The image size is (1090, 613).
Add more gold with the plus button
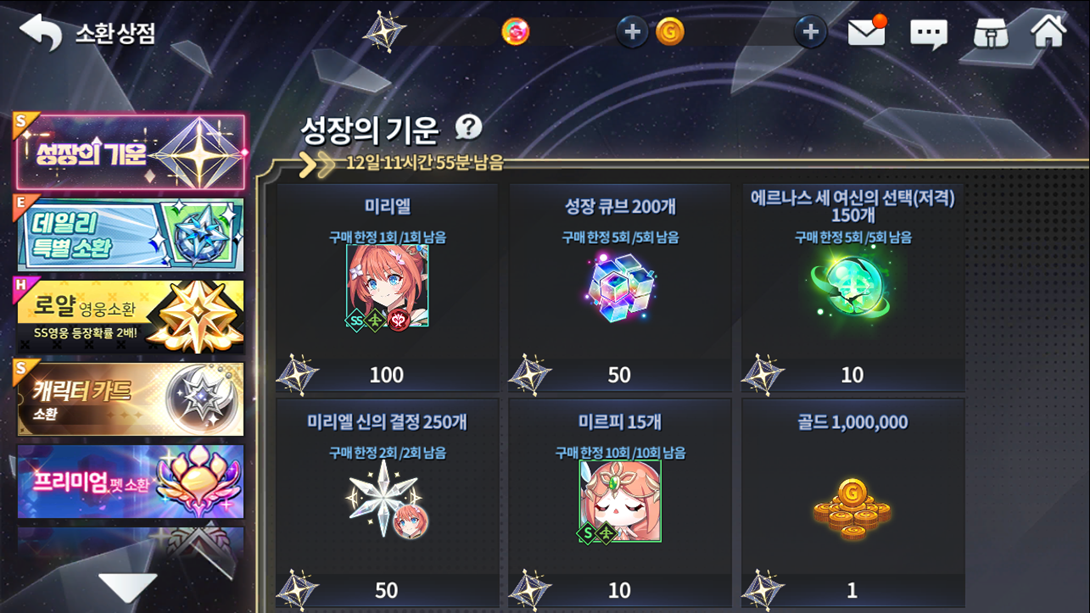810,32
